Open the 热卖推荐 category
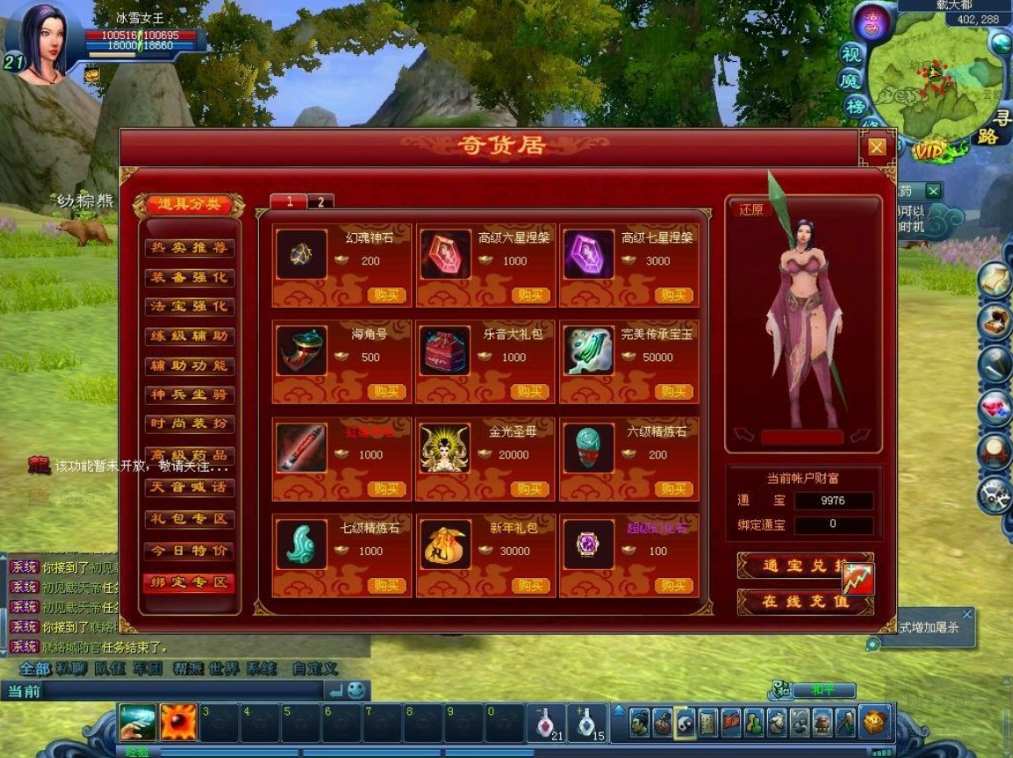Screen dimensions: 1013x758 (x=189, y=247)
